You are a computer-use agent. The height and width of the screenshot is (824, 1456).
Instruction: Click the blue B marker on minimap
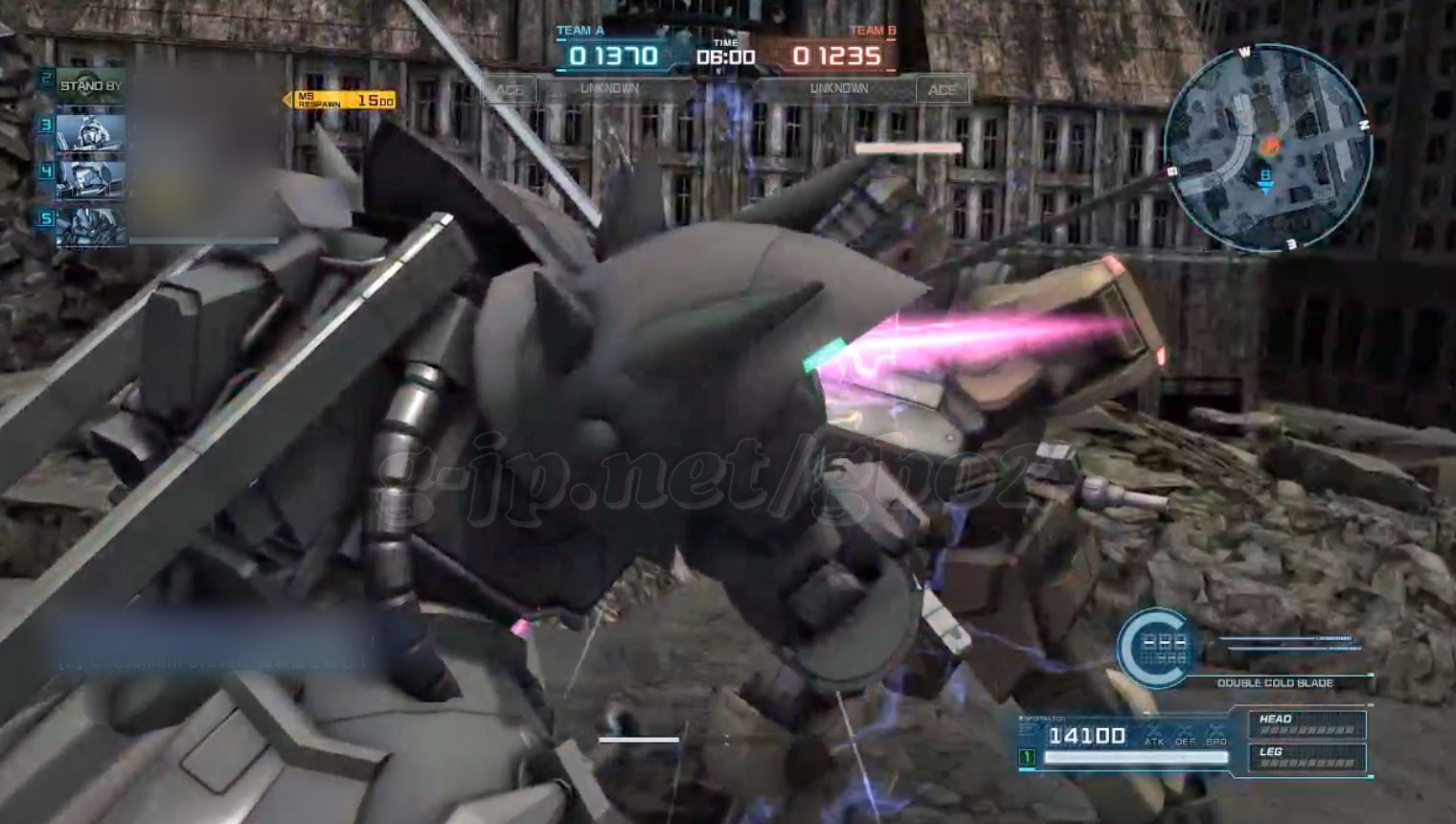click(x=1265, y=180)
